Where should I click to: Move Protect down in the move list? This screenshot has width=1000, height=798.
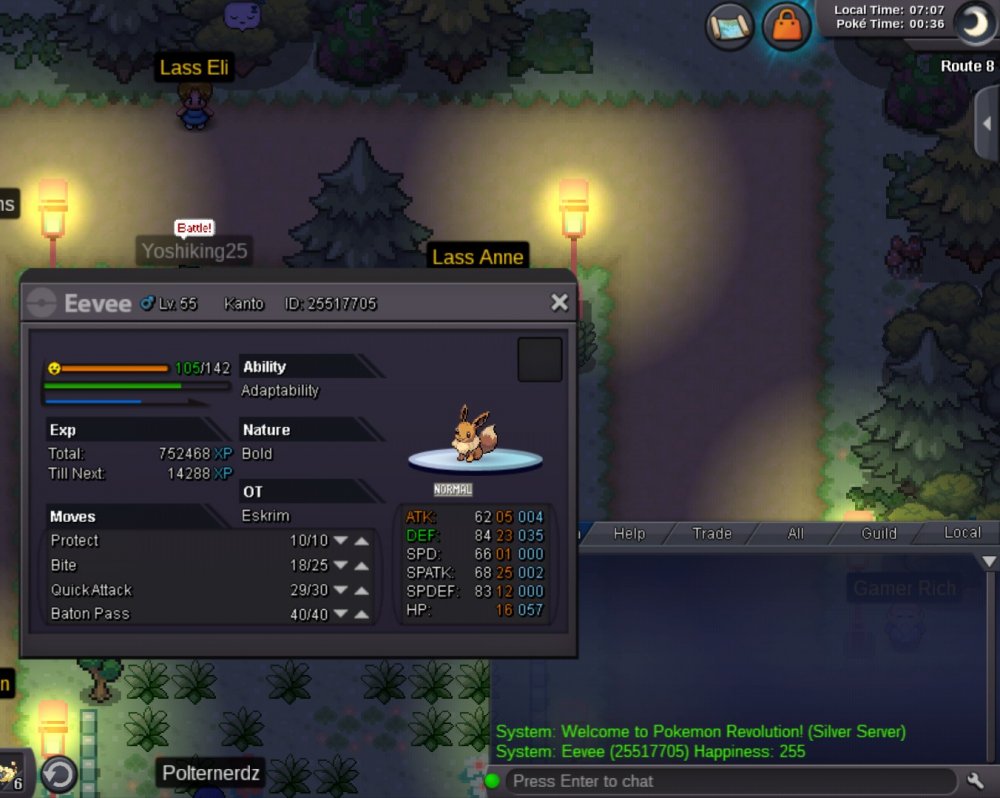341,541
